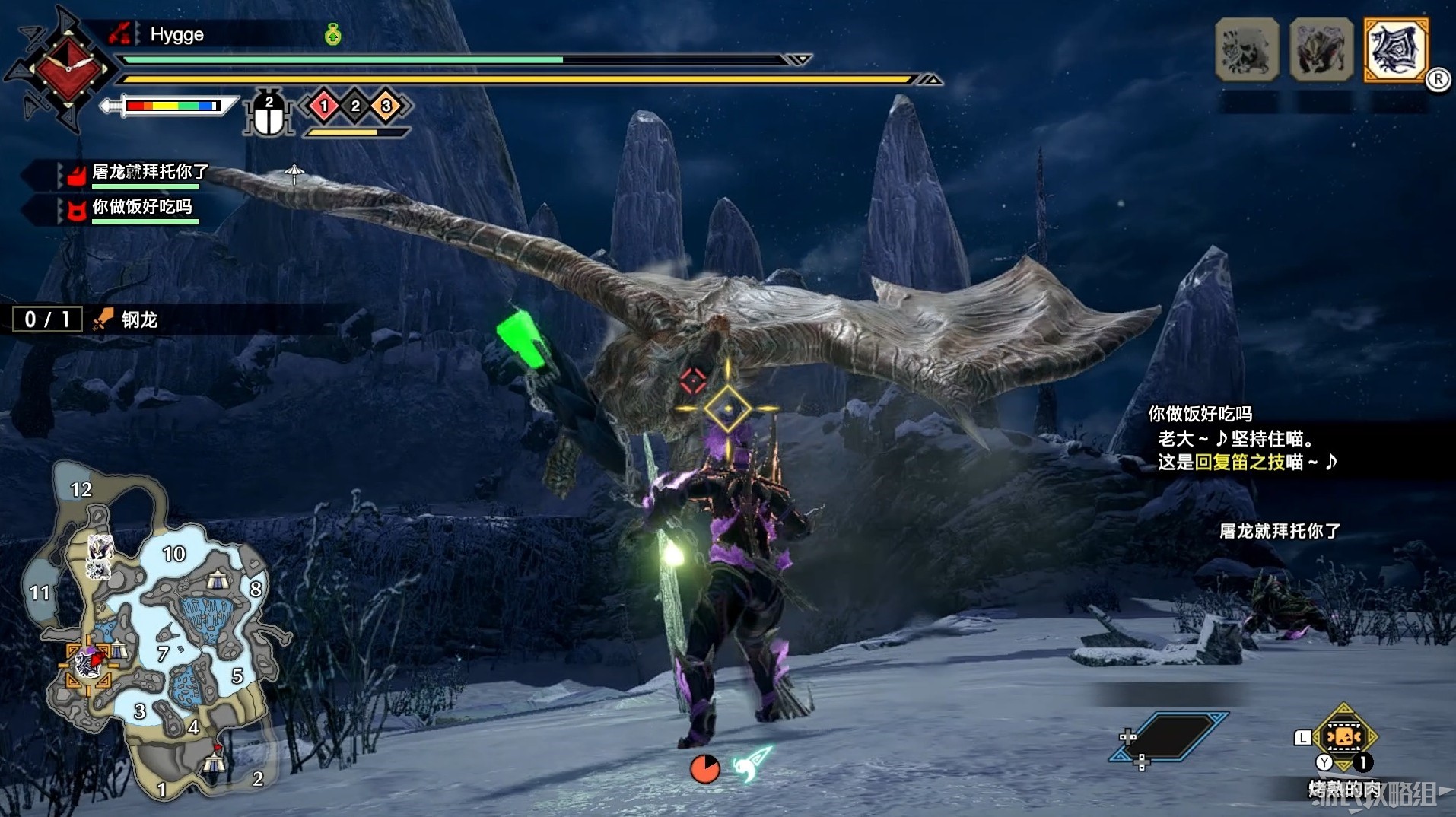1456x817 pixels.
Task: Click the orange diamond numbered 3
Action: tap(386, 106)
